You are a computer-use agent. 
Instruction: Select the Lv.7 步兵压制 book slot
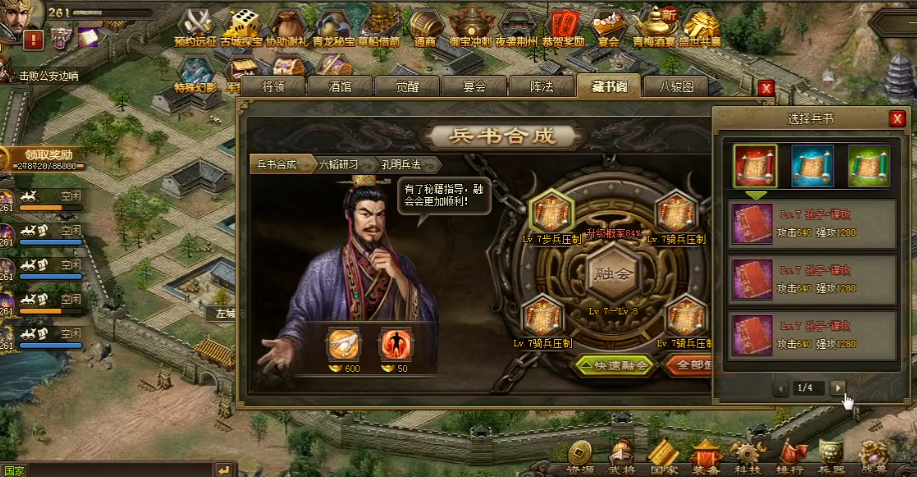click(549, 213)
